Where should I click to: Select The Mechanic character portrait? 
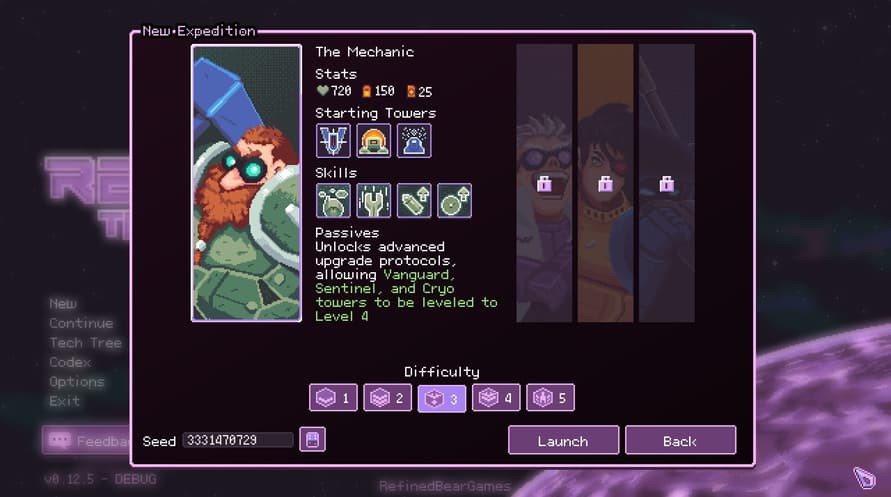[x=246, y=183]
